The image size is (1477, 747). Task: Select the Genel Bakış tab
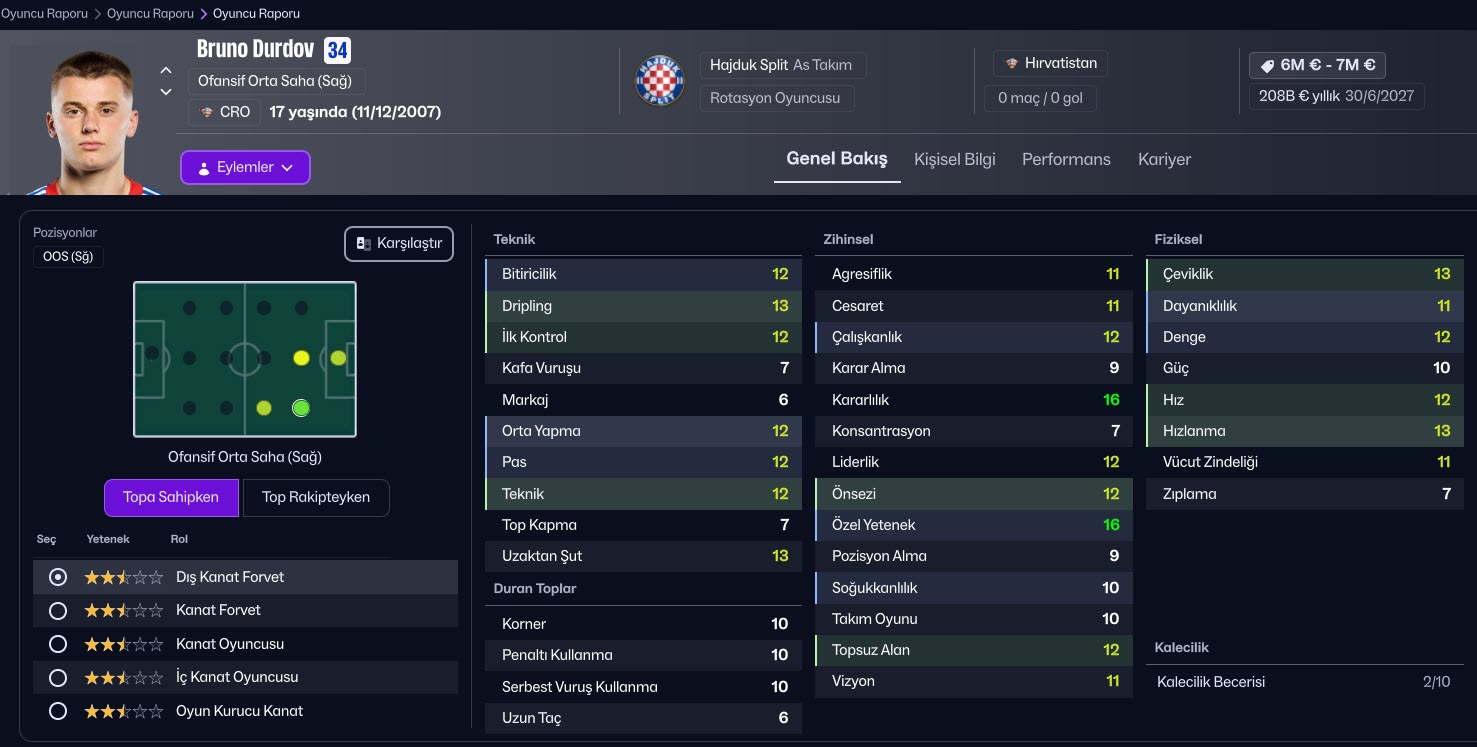(837, 160)
